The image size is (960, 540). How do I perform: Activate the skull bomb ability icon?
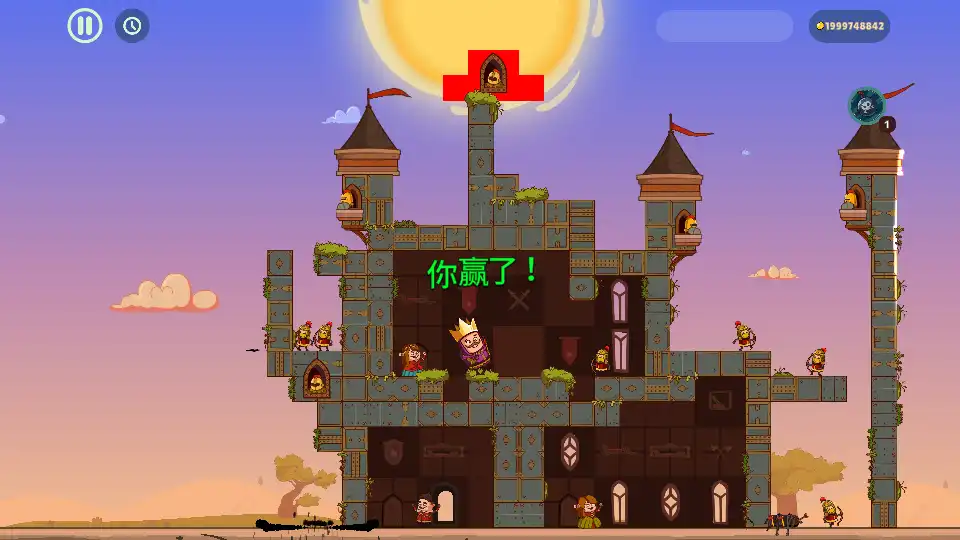click(x=866, y=105)
